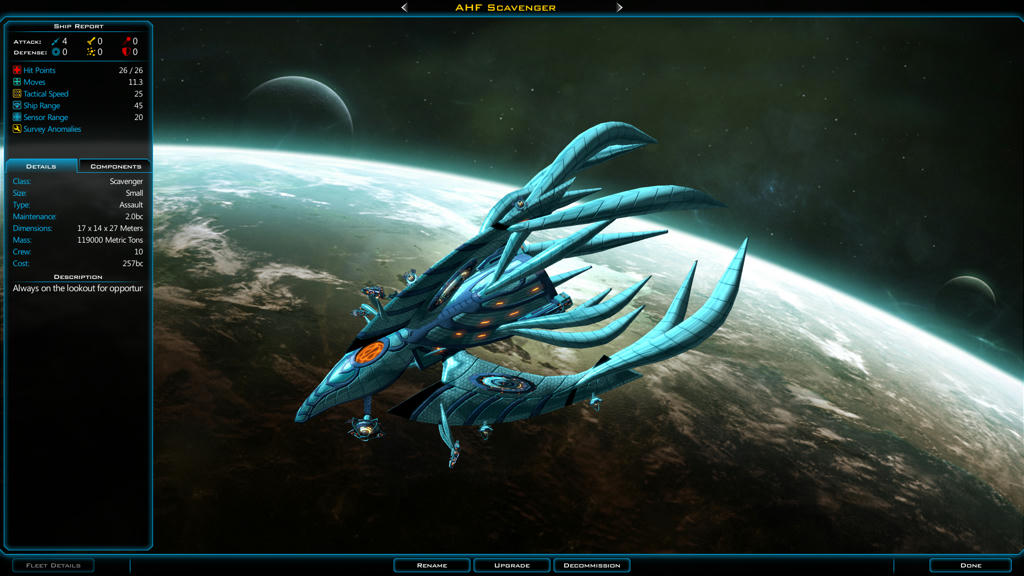Screen dimensions: 1024x576
Task: Open Fleet Details
Action: (53, 565)
